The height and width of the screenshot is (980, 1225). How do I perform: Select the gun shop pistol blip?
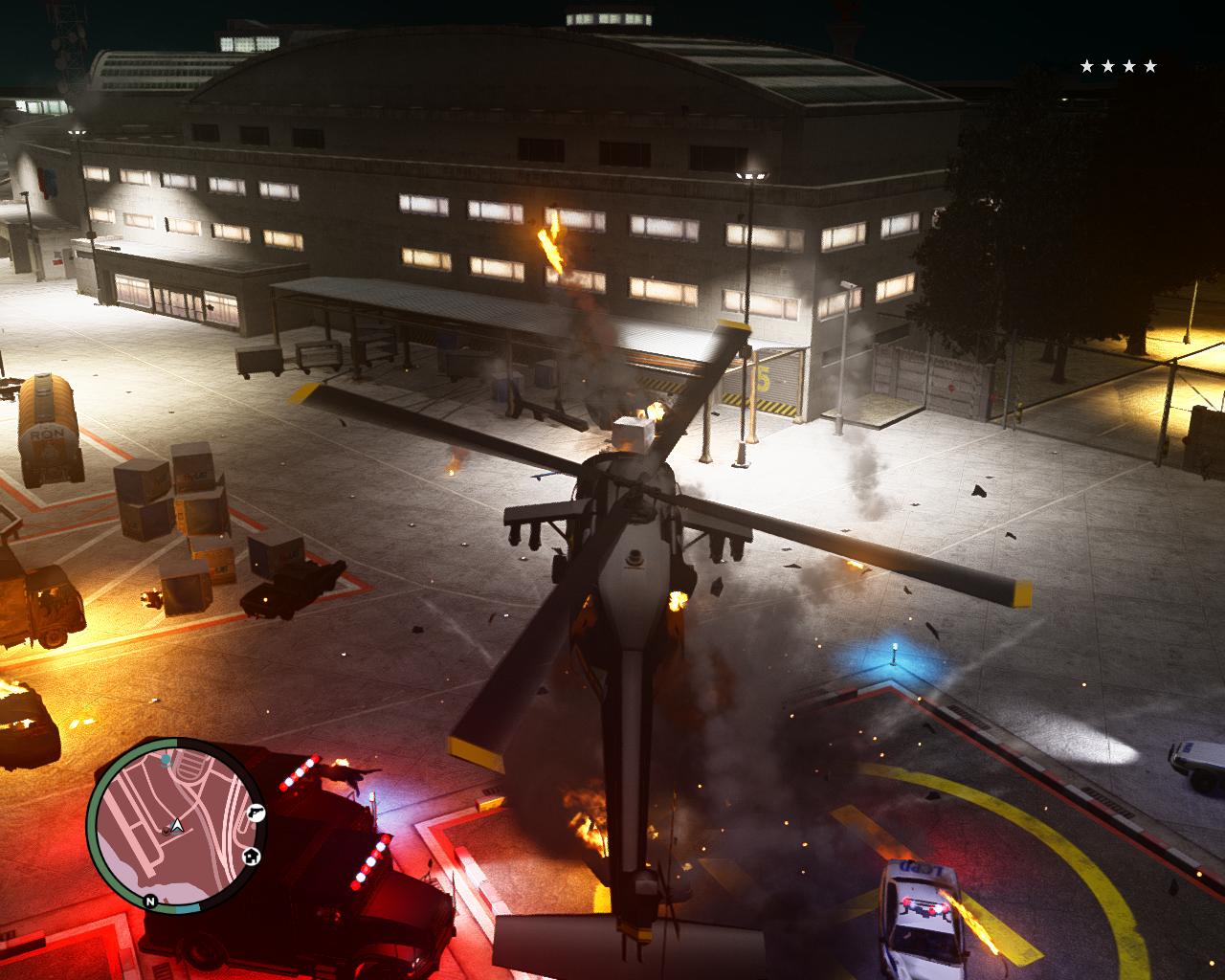[256, 812]
